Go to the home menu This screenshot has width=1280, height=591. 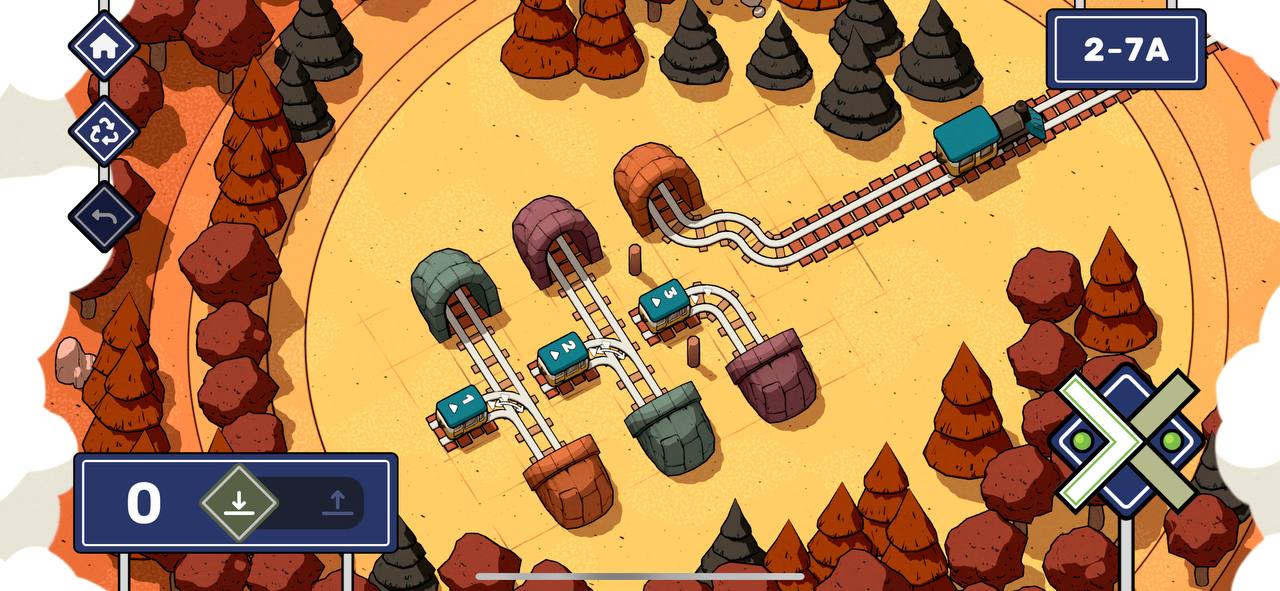[x=103, y=46]
